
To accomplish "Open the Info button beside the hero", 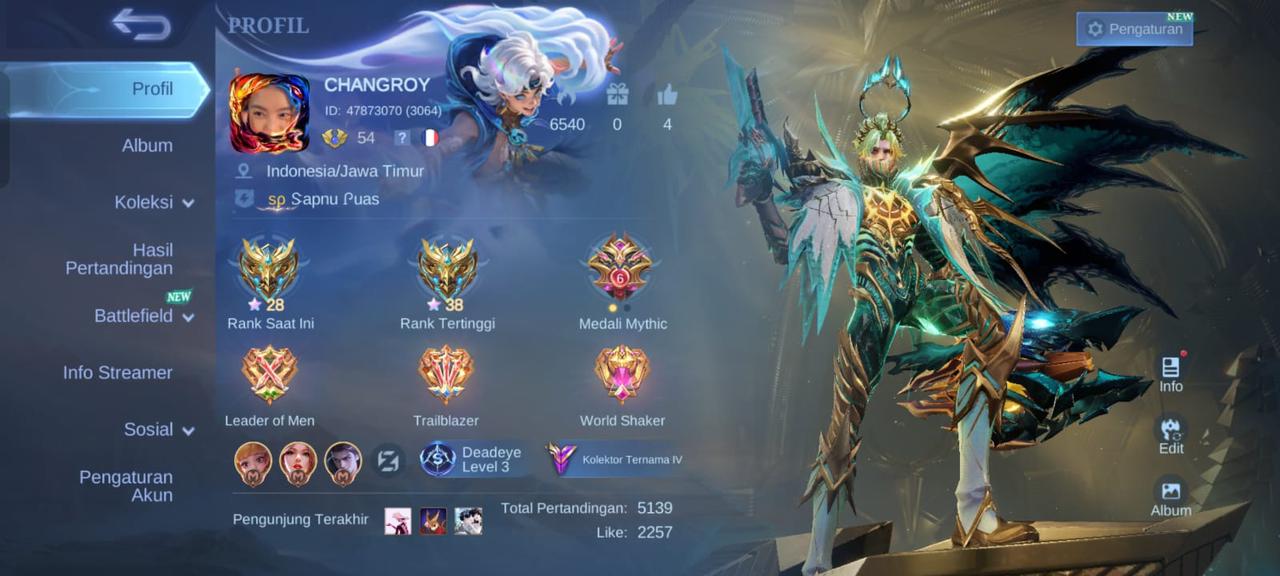I will [x=1171, y=373].
